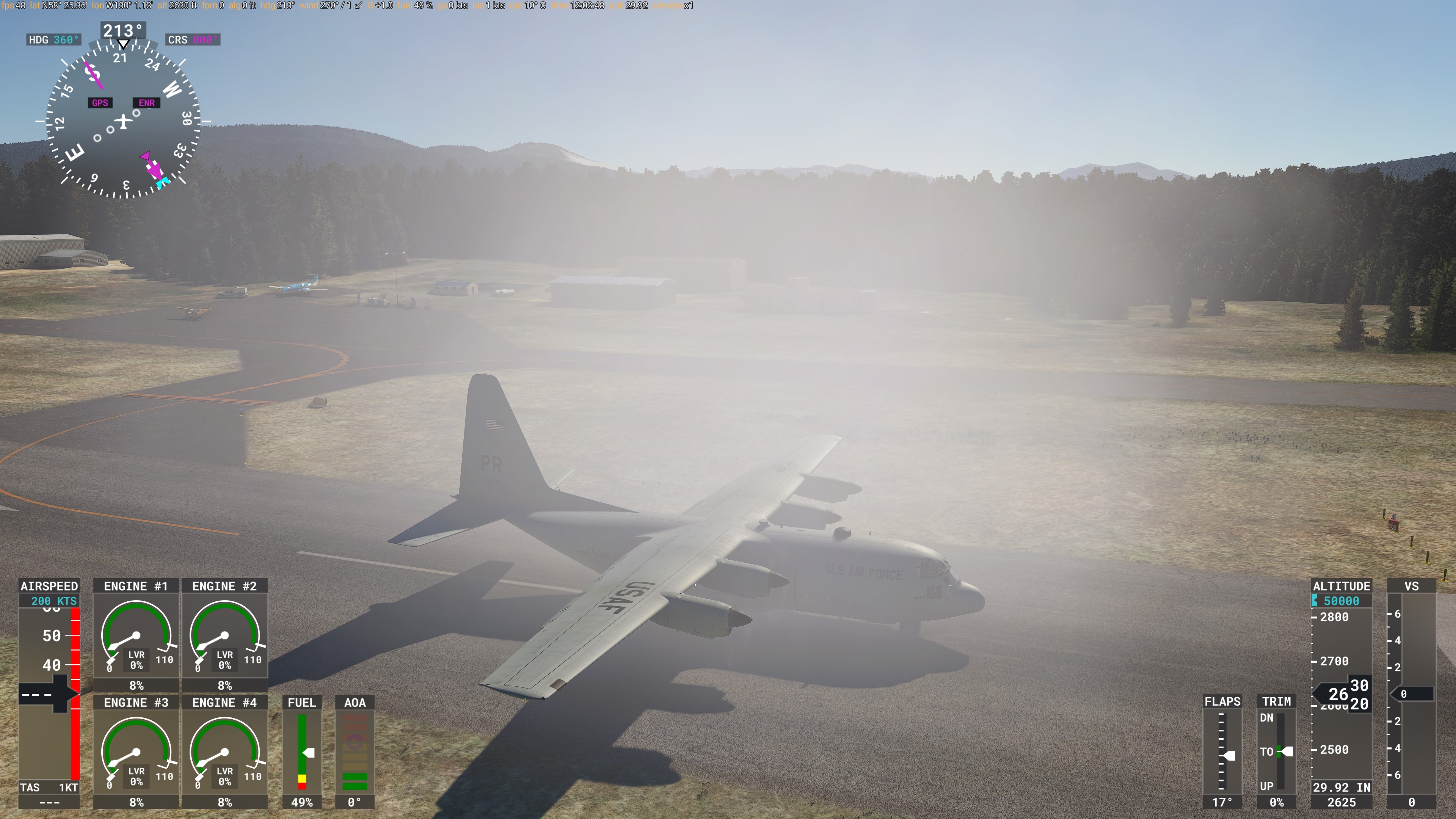Open the HDG 360° heading selector
Viewport: 1456px width, 819px height.
[x=54, y=39]
